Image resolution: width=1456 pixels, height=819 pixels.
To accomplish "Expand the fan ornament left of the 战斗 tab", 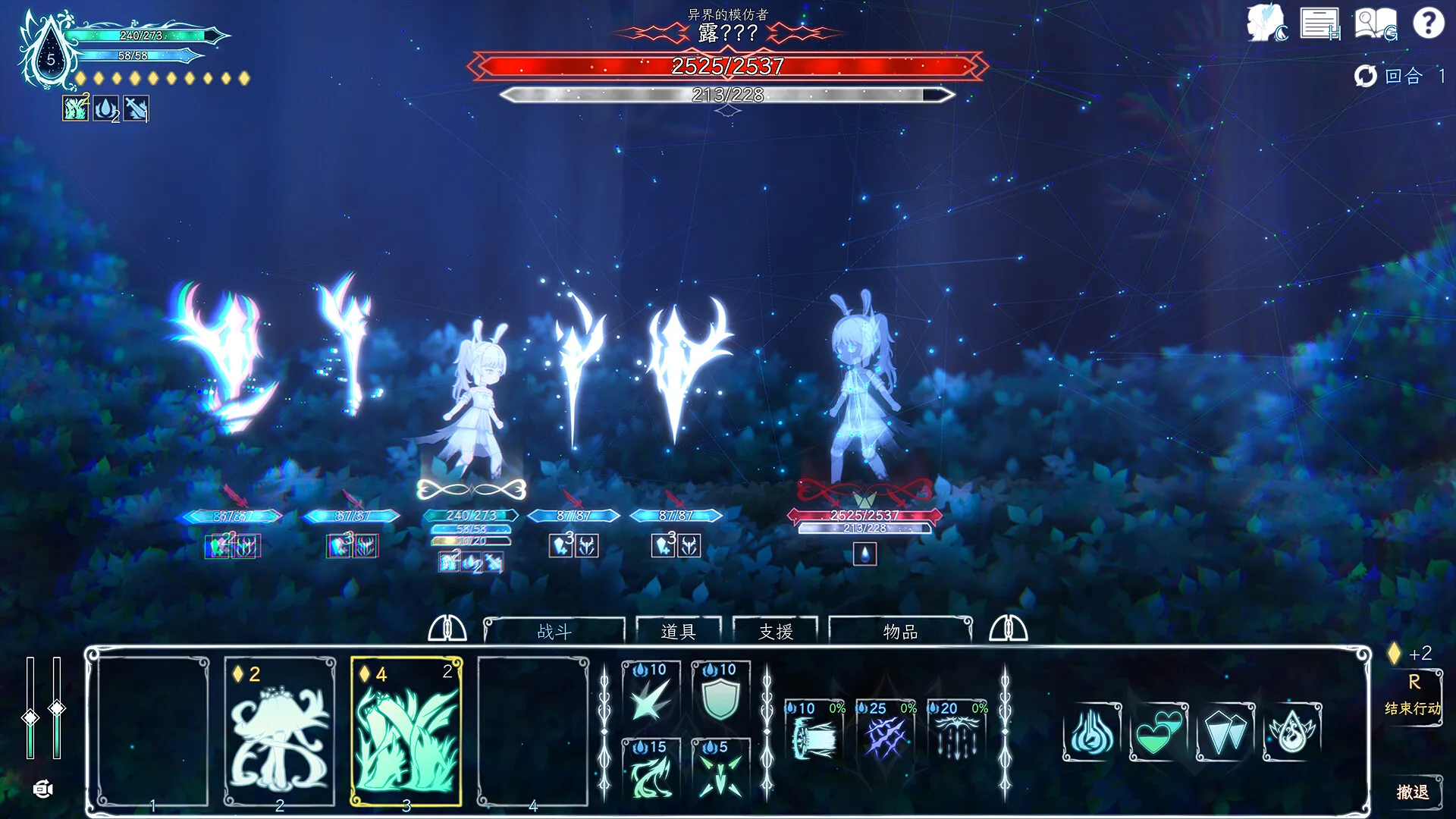I will pos(449,629).
